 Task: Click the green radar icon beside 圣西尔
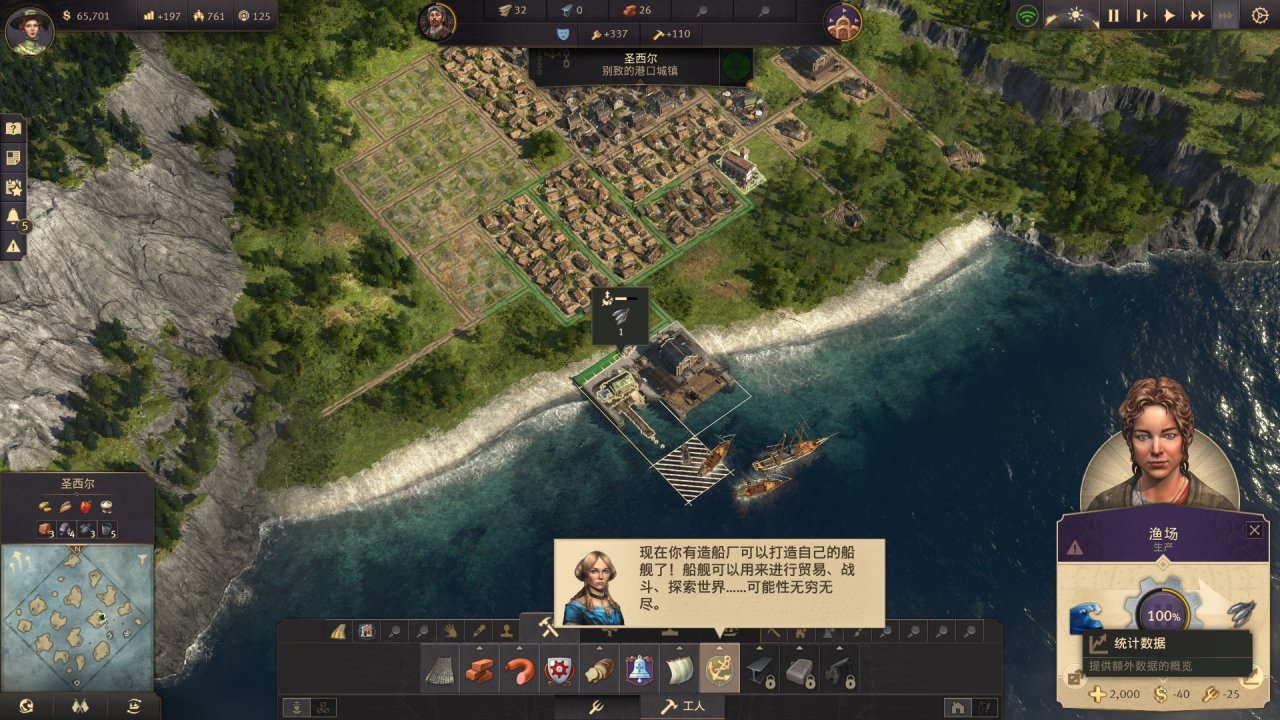(738, 66)
